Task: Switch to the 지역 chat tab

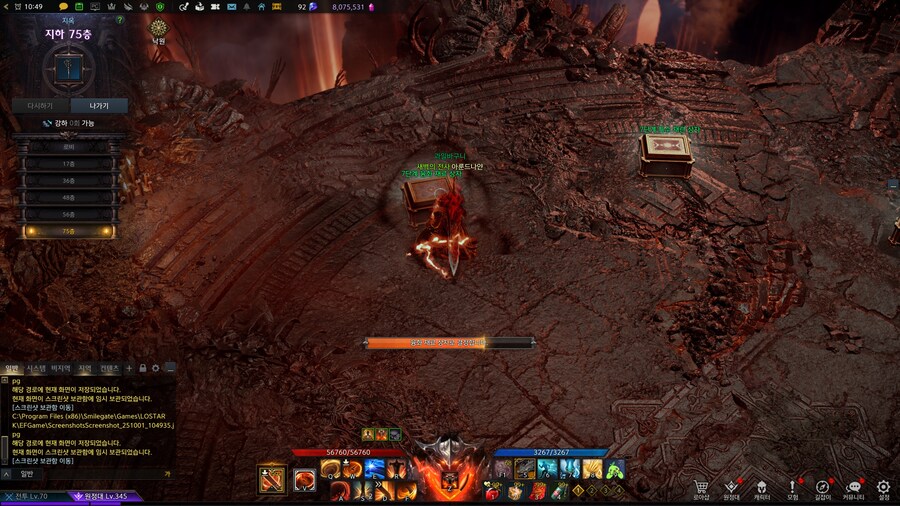Action: point(85,368)
